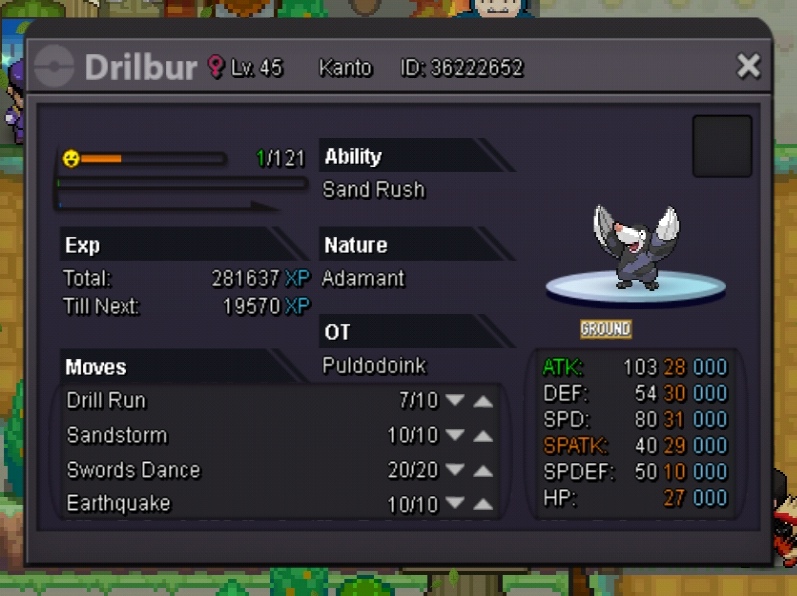Click the Sand Rush ability text

point(373,190)
